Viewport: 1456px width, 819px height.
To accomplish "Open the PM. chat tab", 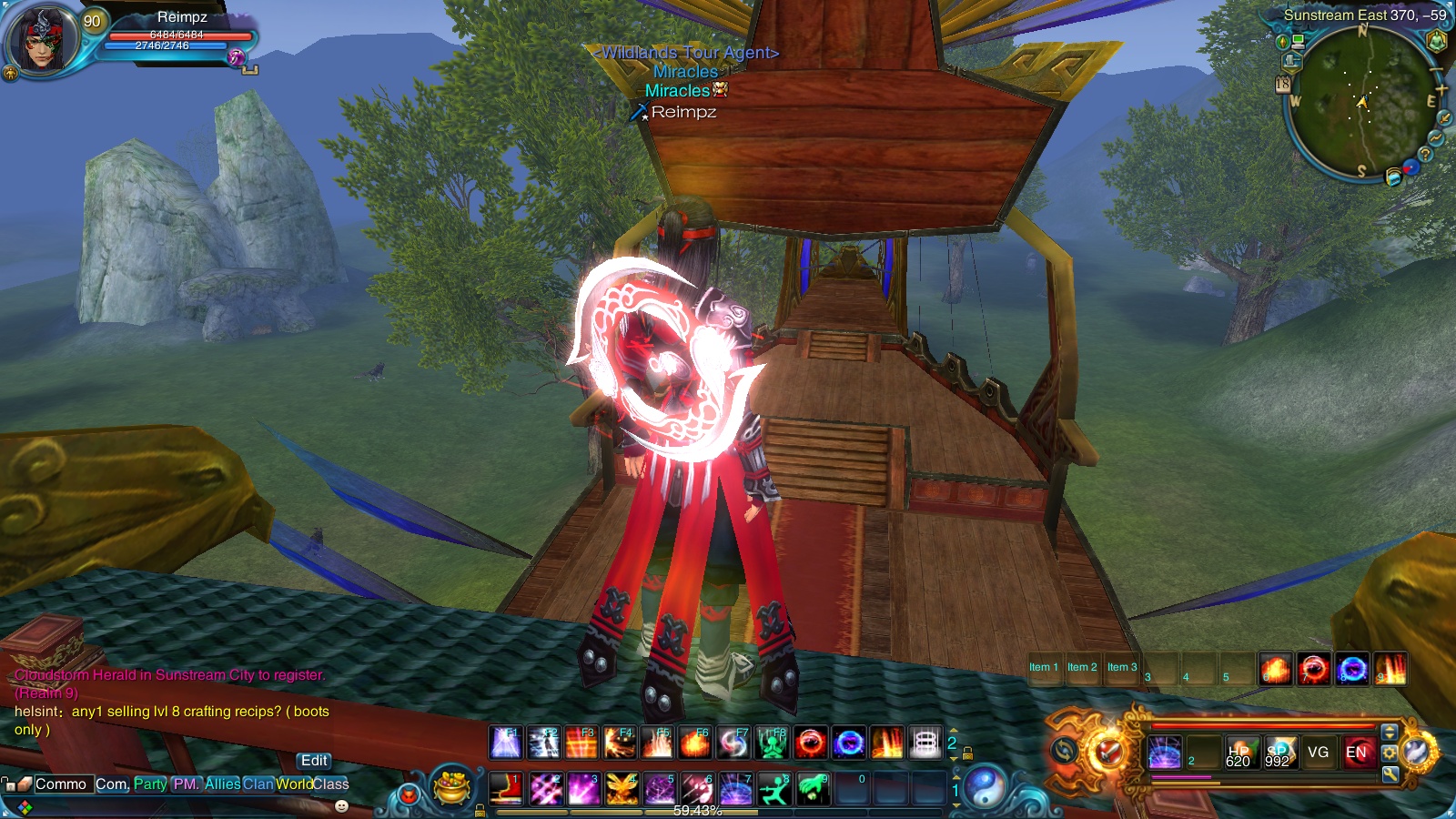I will [x=186, y=784].
